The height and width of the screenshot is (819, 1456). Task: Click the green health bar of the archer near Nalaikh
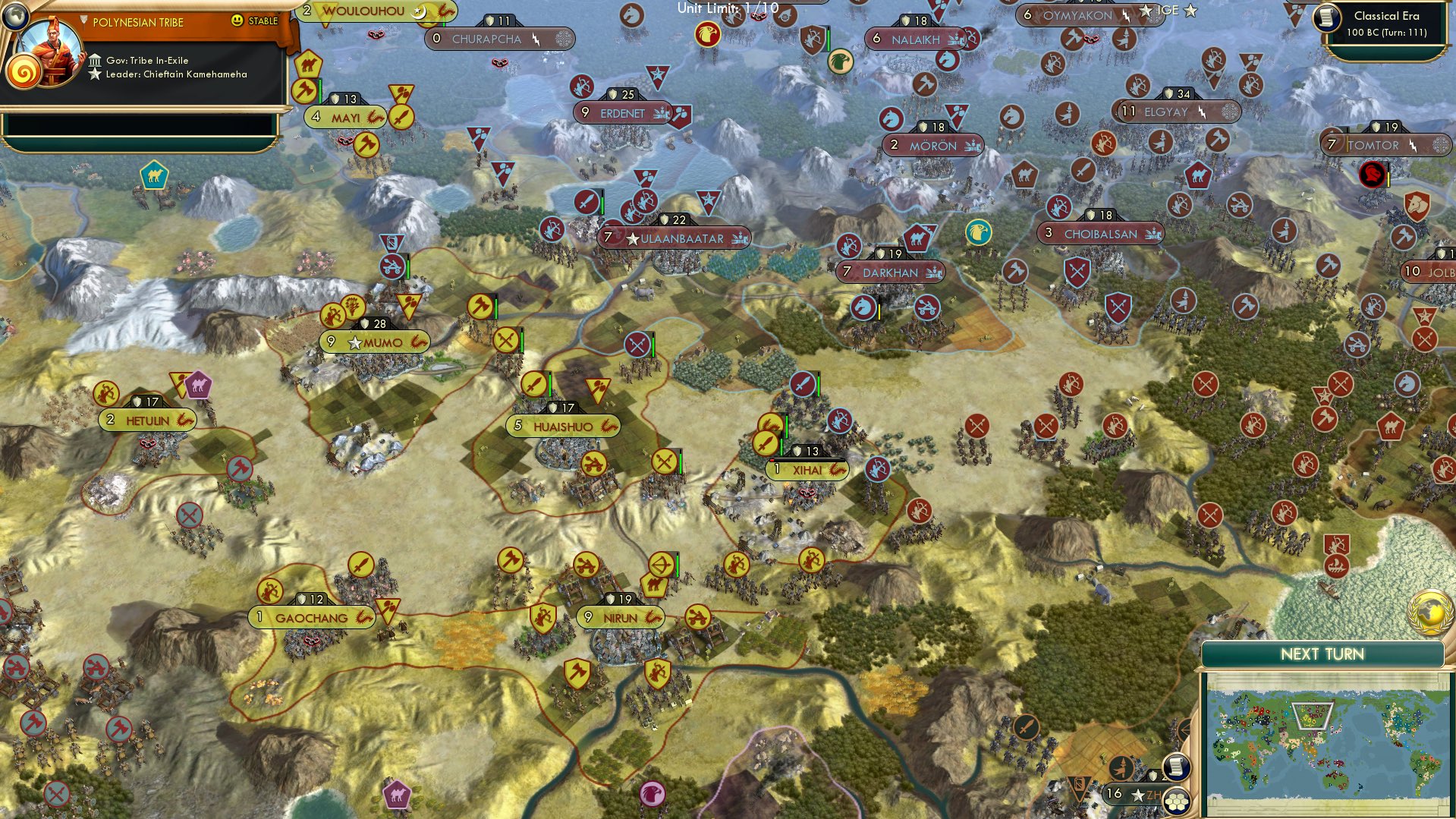(829, 38)
